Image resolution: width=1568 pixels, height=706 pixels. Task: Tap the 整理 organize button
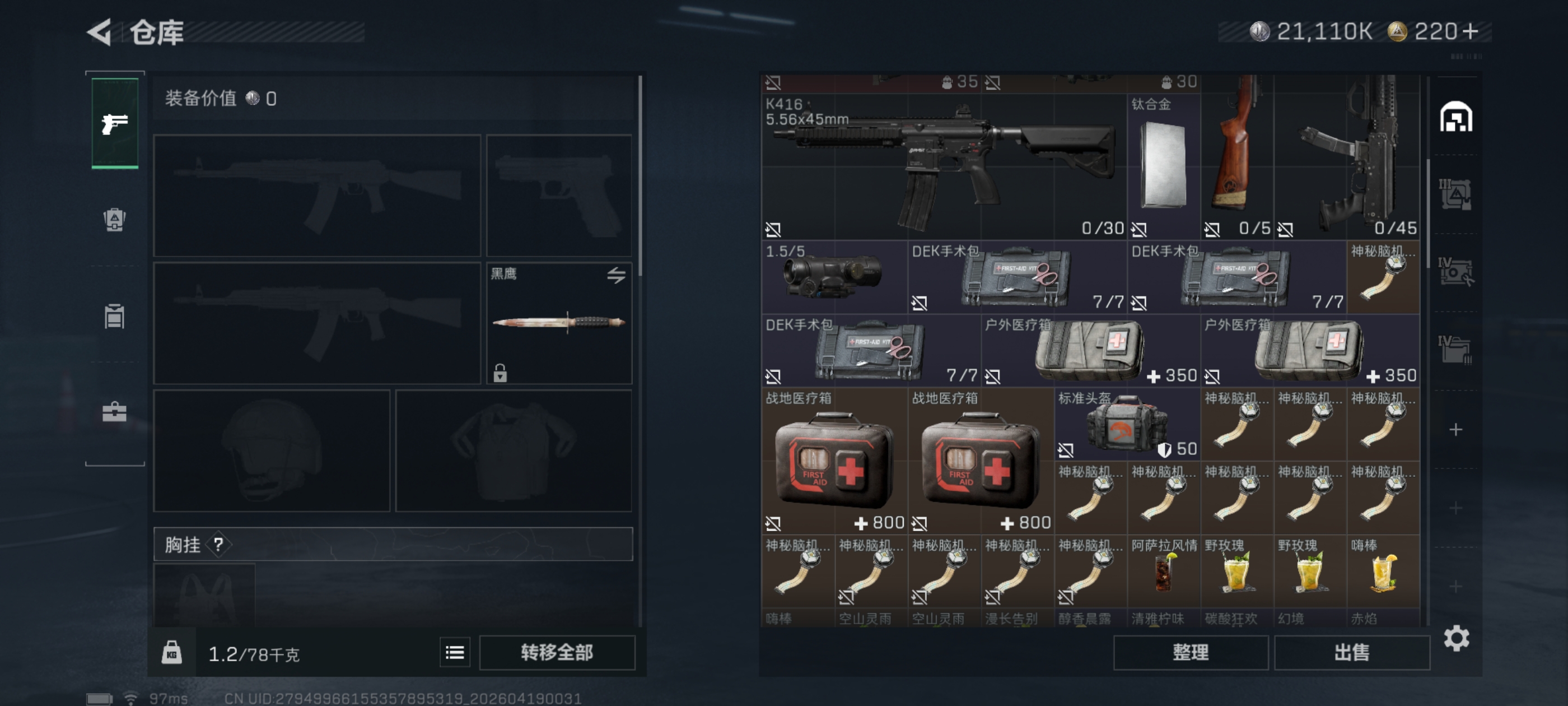[x=1190, y=652]
